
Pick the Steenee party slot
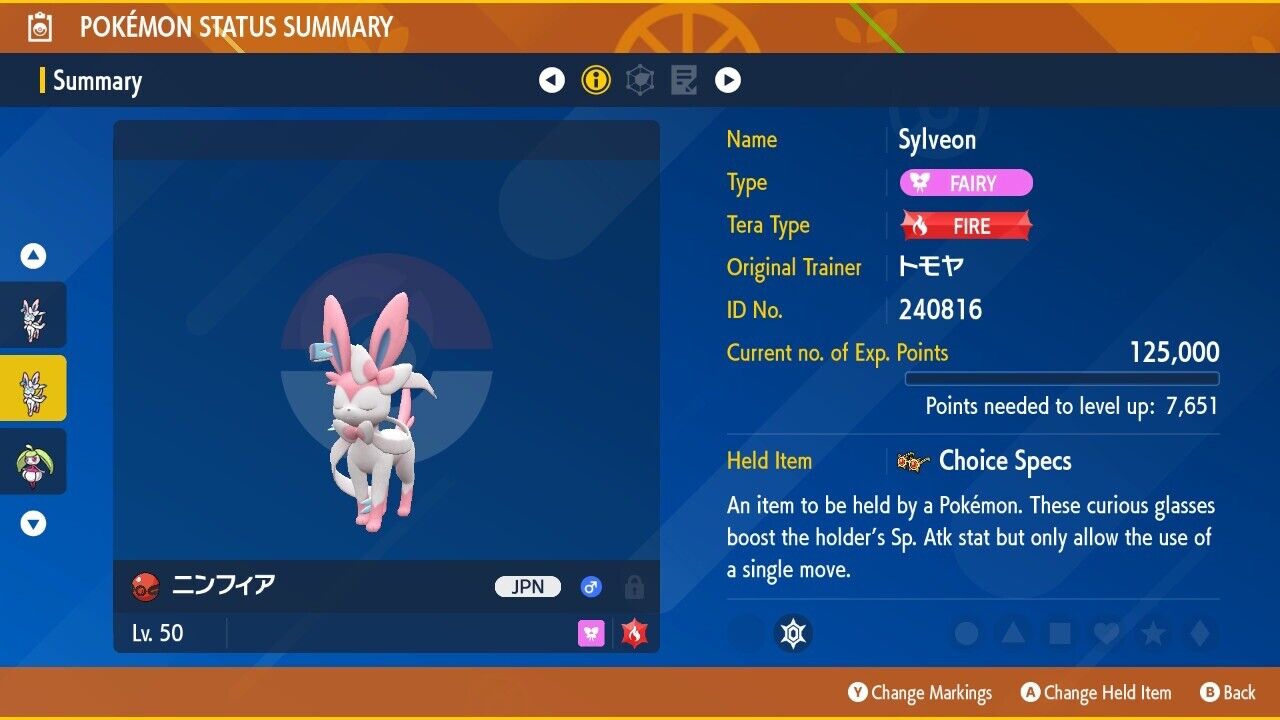point(33,461)
